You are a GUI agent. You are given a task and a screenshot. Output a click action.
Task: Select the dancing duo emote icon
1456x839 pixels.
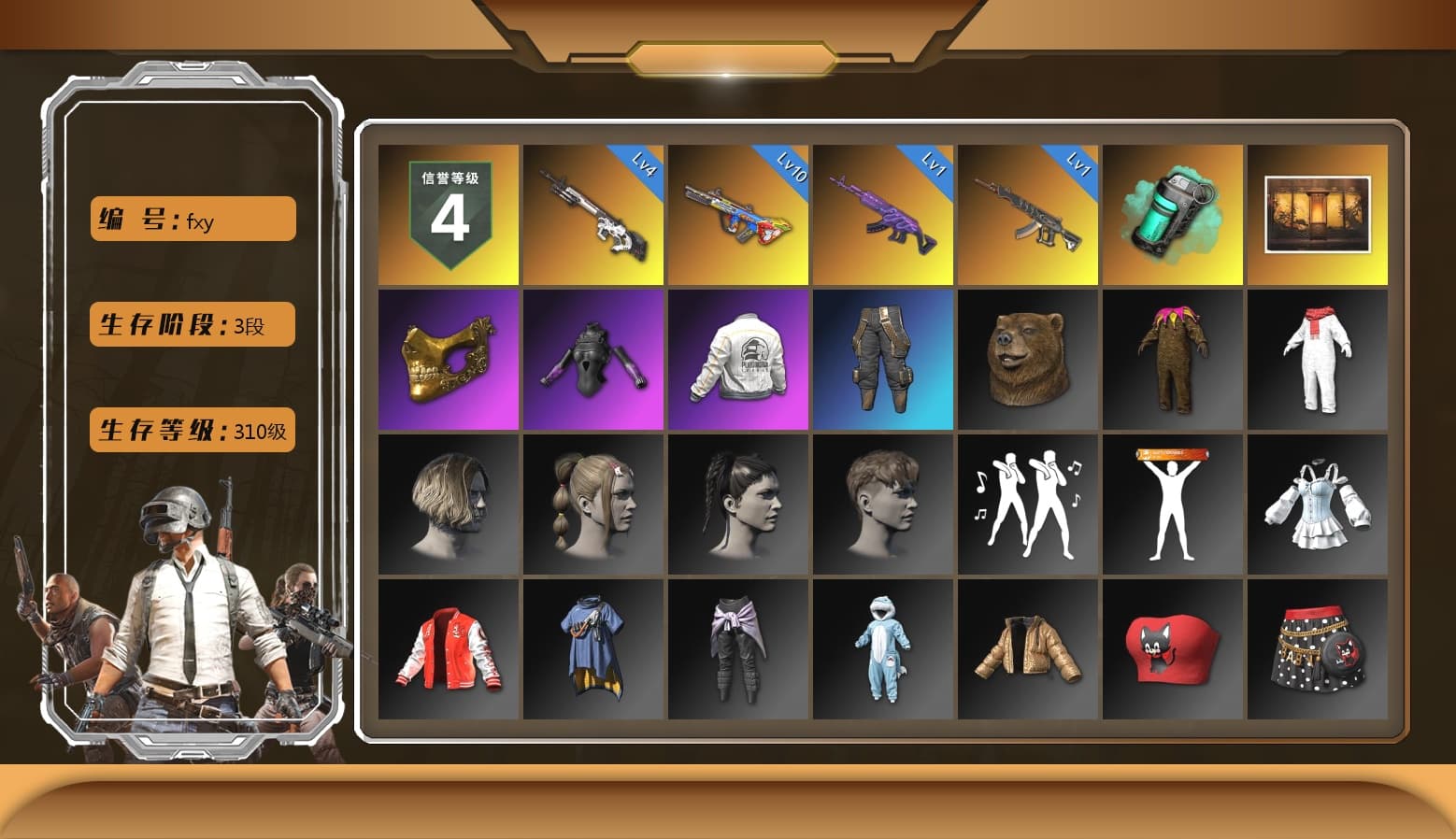1028,505
